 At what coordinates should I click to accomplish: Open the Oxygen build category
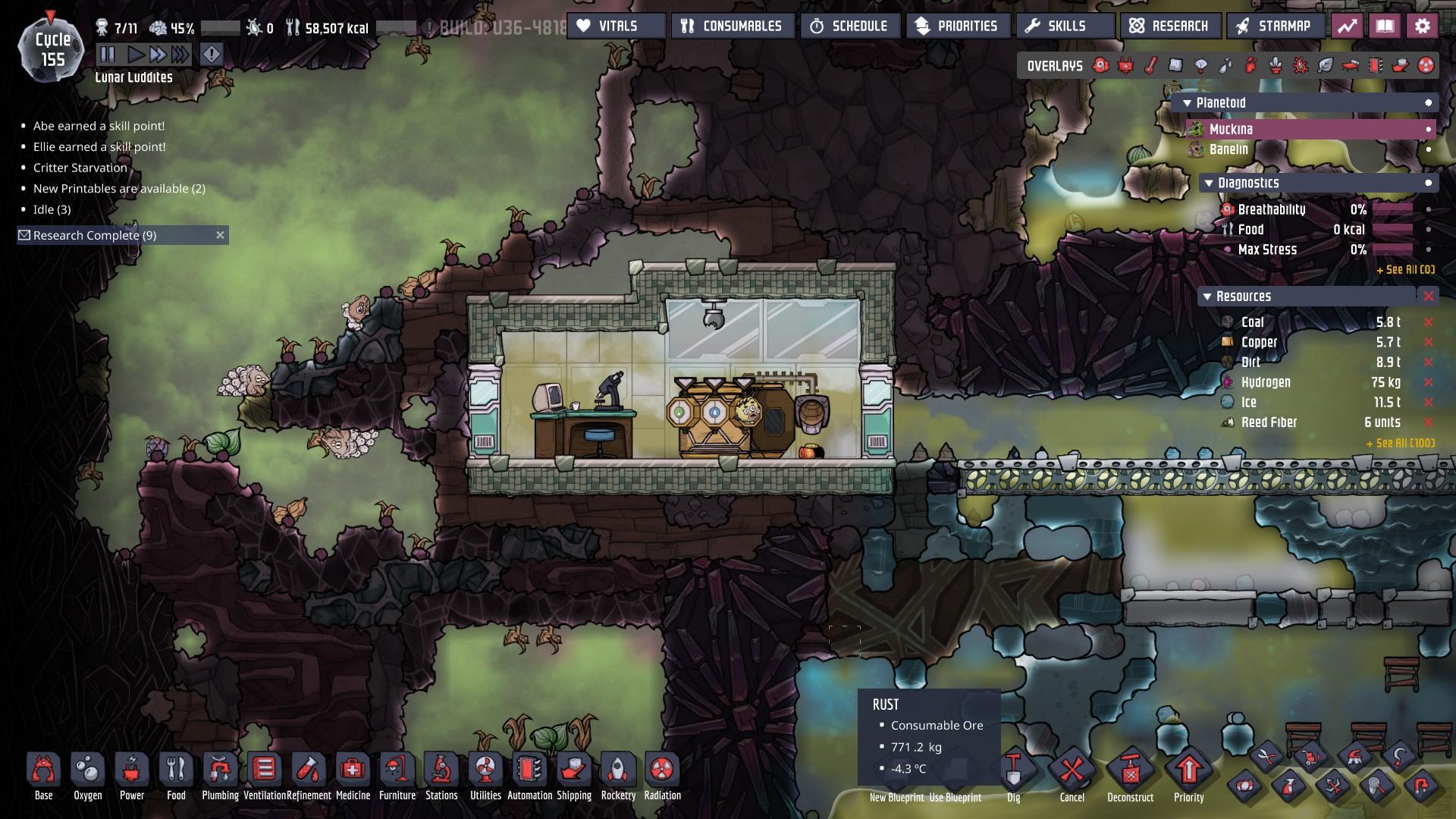pyautogui.click(x=88, y=774)
